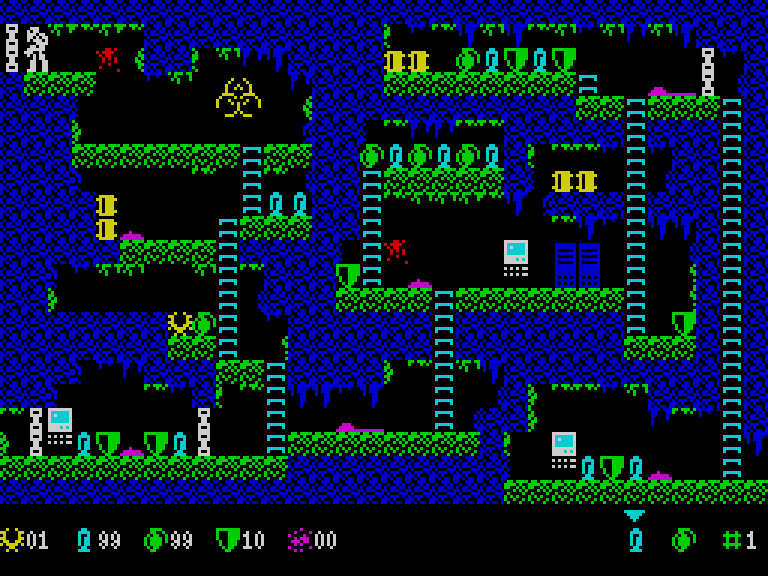The width and height of the screenshot is (768, 576).
Task: Select the cyan bullet weapon in the selector
Action: [635, 540]
